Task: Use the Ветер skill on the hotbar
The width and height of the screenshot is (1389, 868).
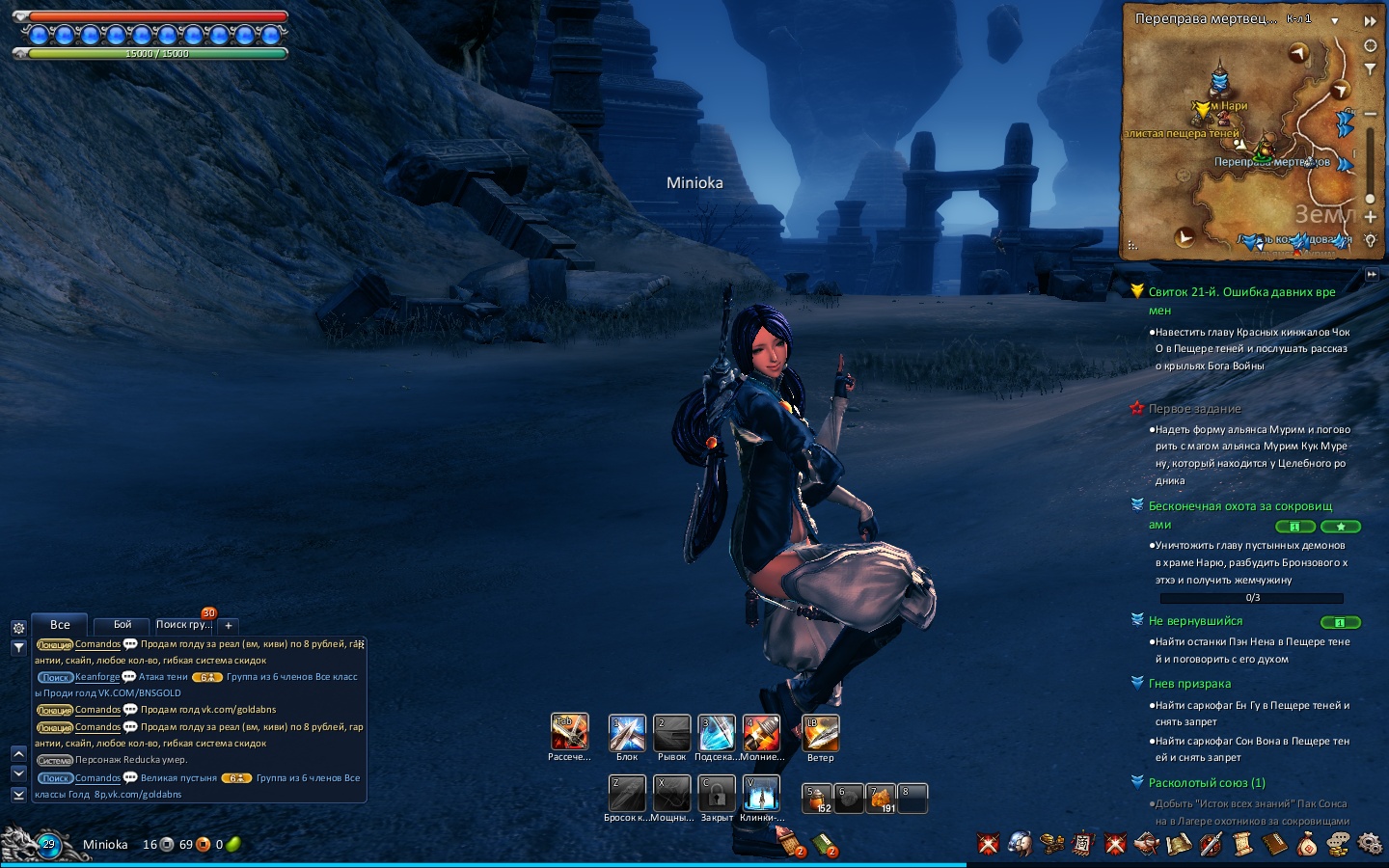Action: click(821, 733)
